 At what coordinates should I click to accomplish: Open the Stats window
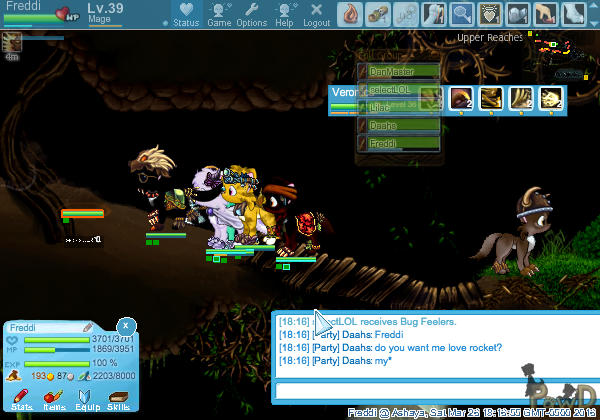(21, 400)
